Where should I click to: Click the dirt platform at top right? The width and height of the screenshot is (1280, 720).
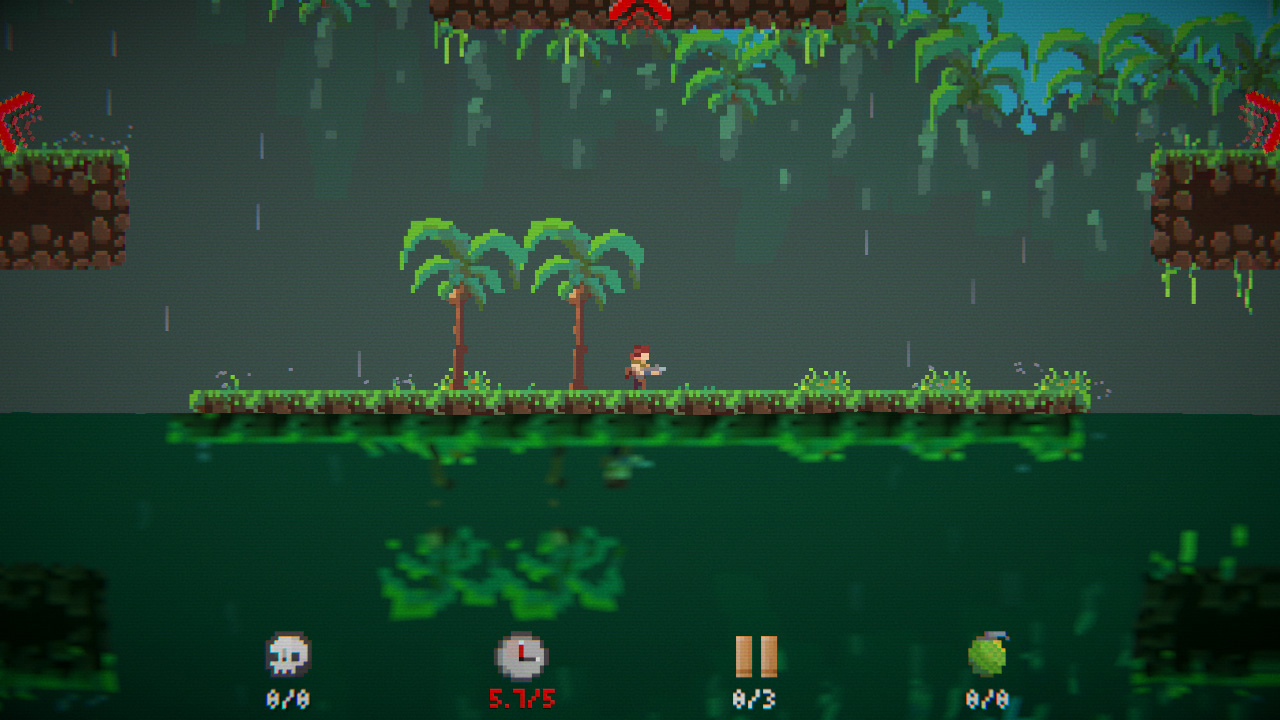[x=1215, y=210]
